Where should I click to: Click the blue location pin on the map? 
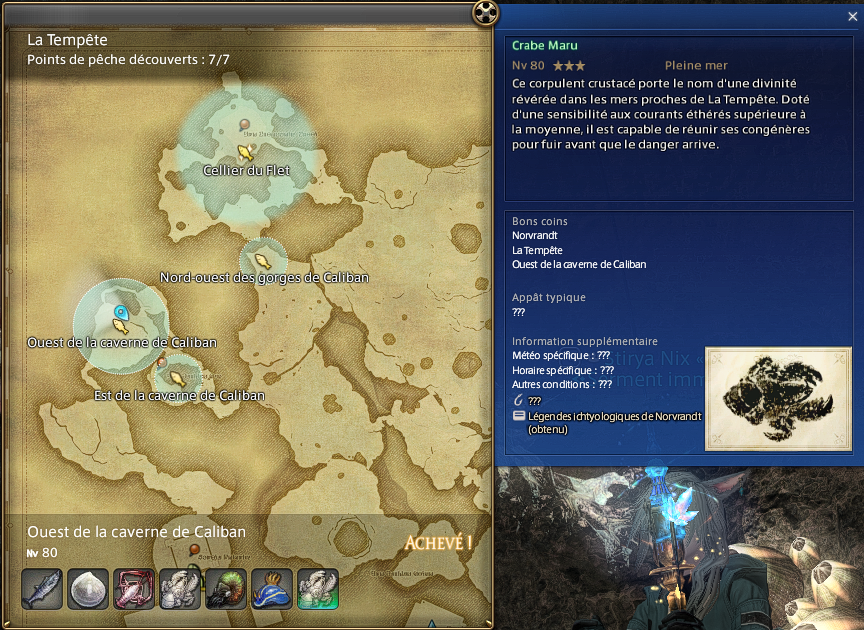pyautogui.click(x=121, y=312)
